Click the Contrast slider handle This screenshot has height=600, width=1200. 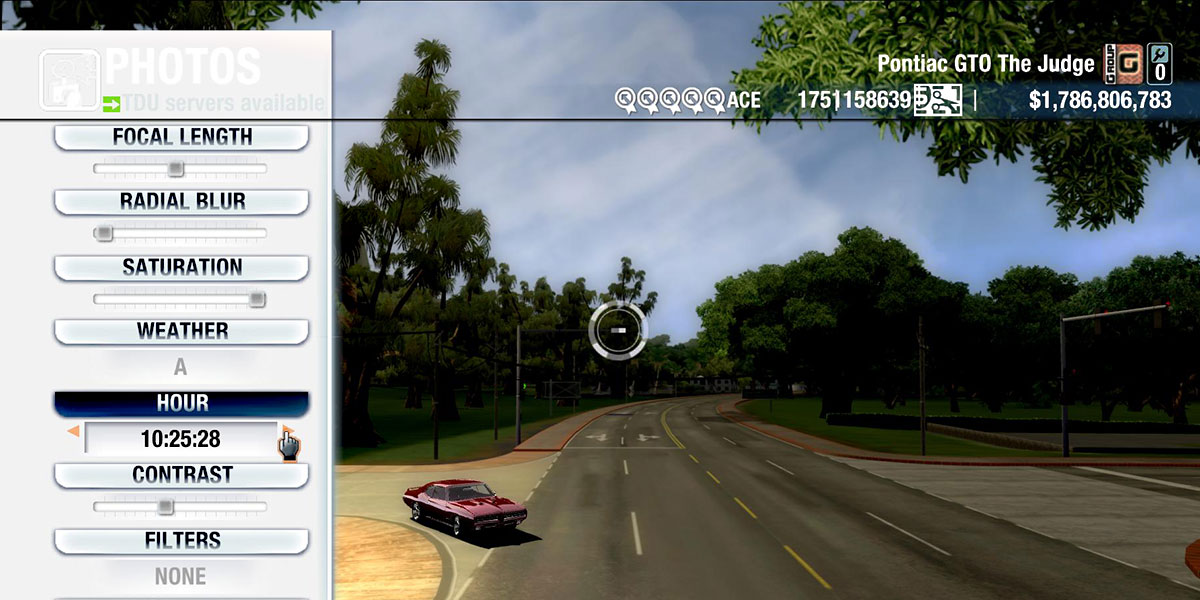pyautogui.click(x=165, y=506)
